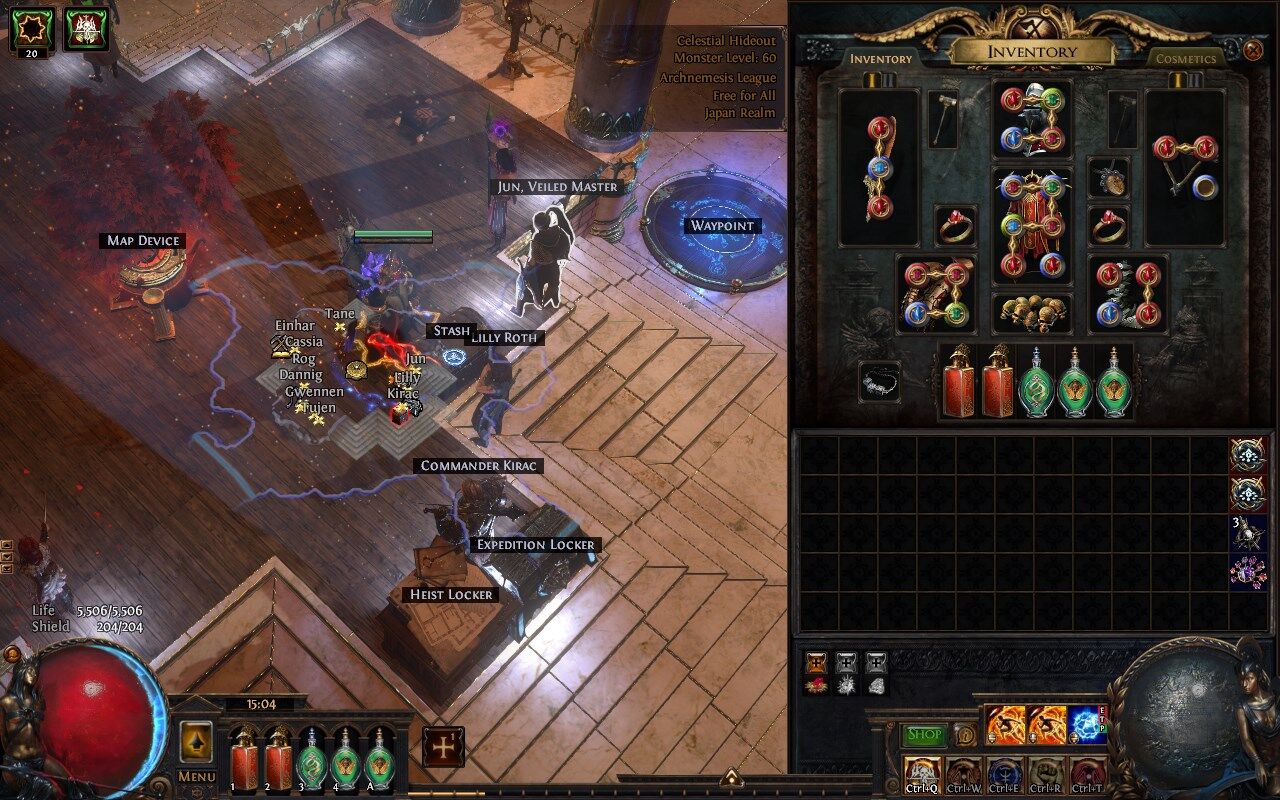Select the trinket slot under the gloves

click(x=879, y=381)
